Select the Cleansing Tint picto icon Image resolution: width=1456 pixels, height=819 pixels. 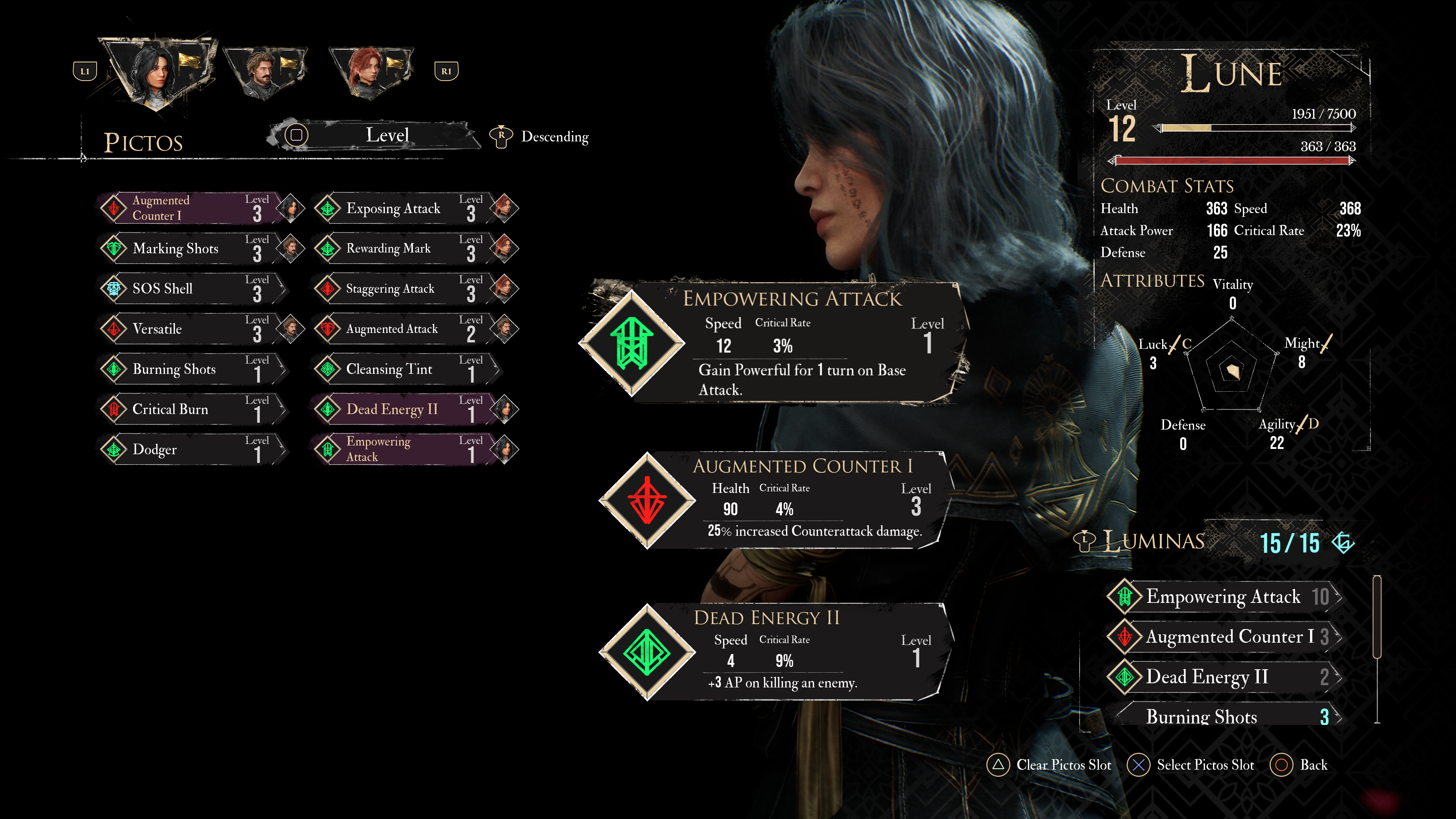(328, 369)
